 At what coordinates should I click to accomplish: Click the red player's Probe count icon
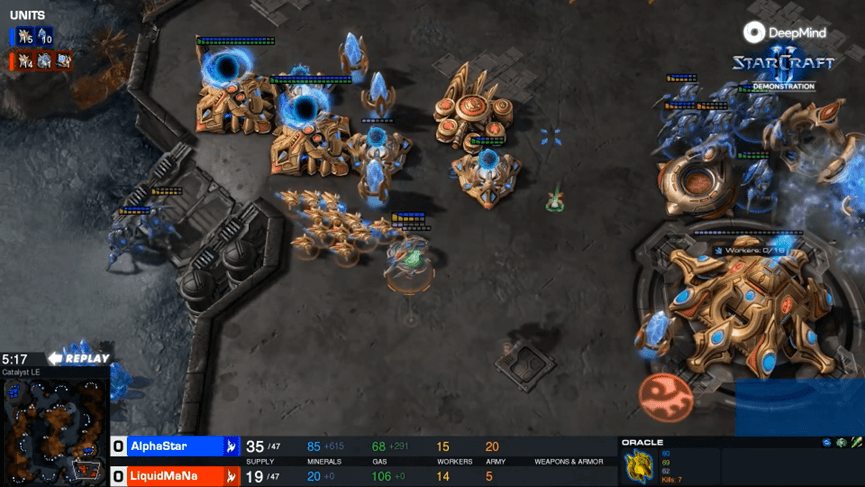pyautogui.click(x=23, y=61)
